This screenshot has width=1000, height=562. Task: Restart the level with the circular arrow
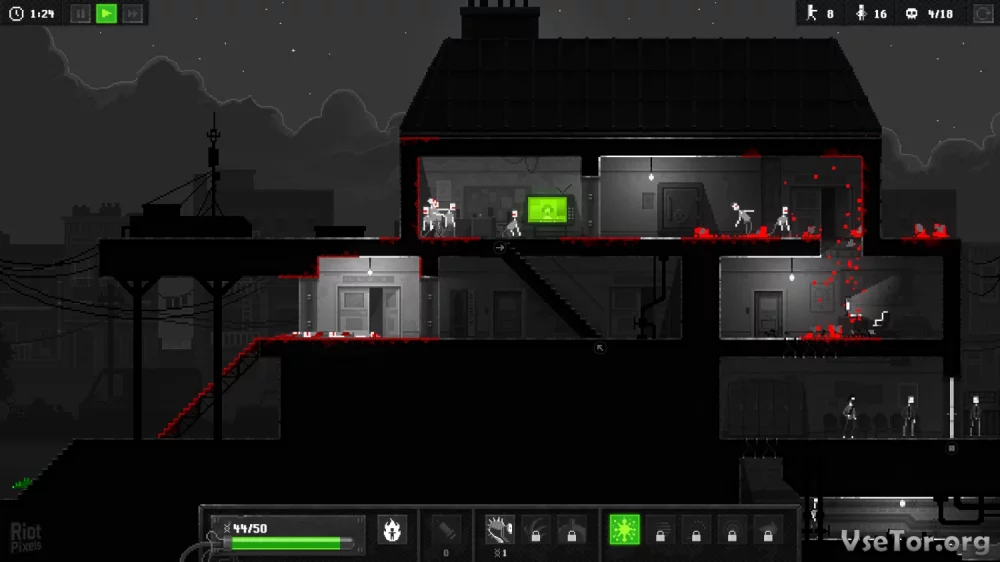pos(983,13)
